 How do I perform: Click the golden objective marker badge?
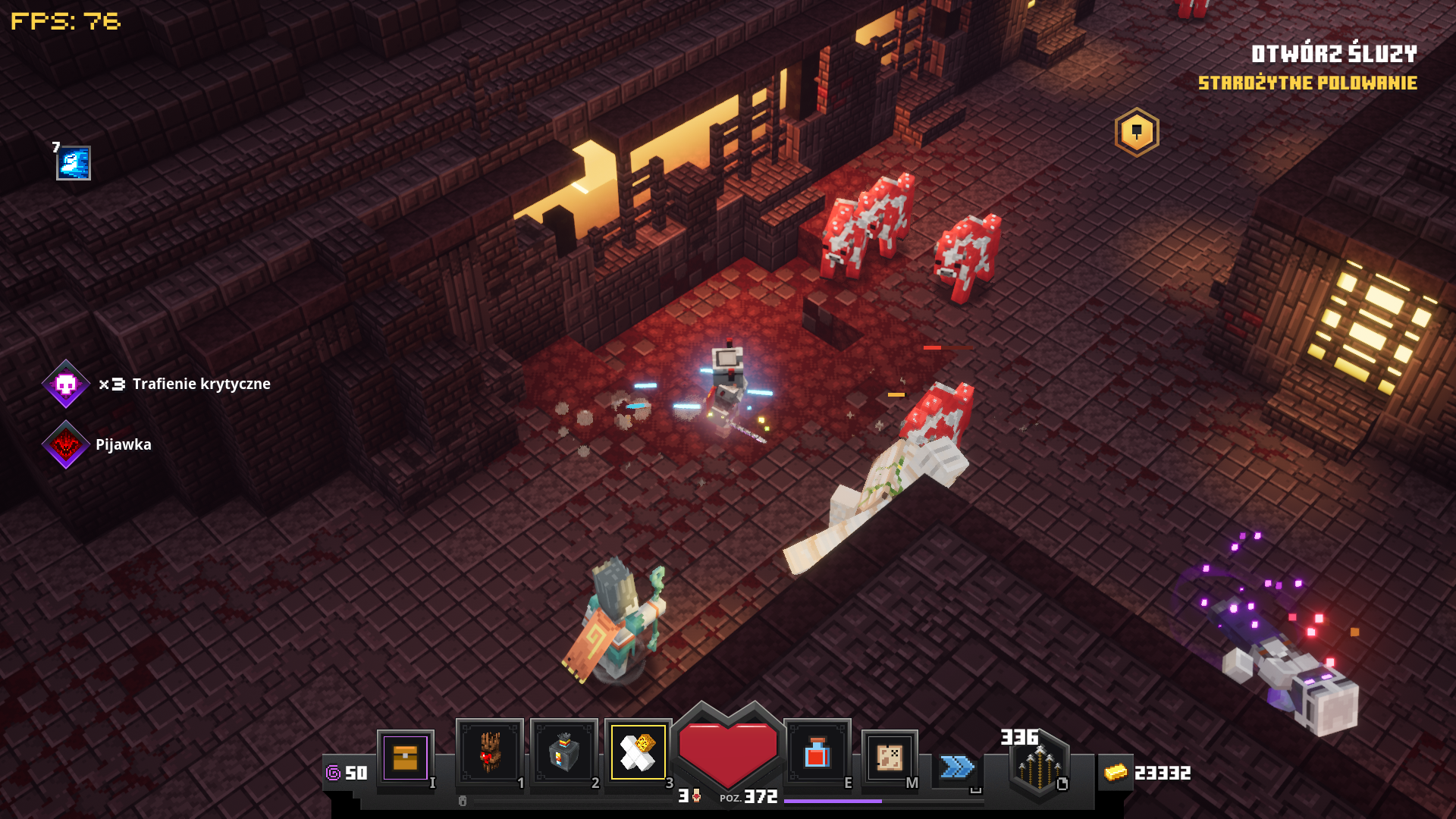point(1136,133)
